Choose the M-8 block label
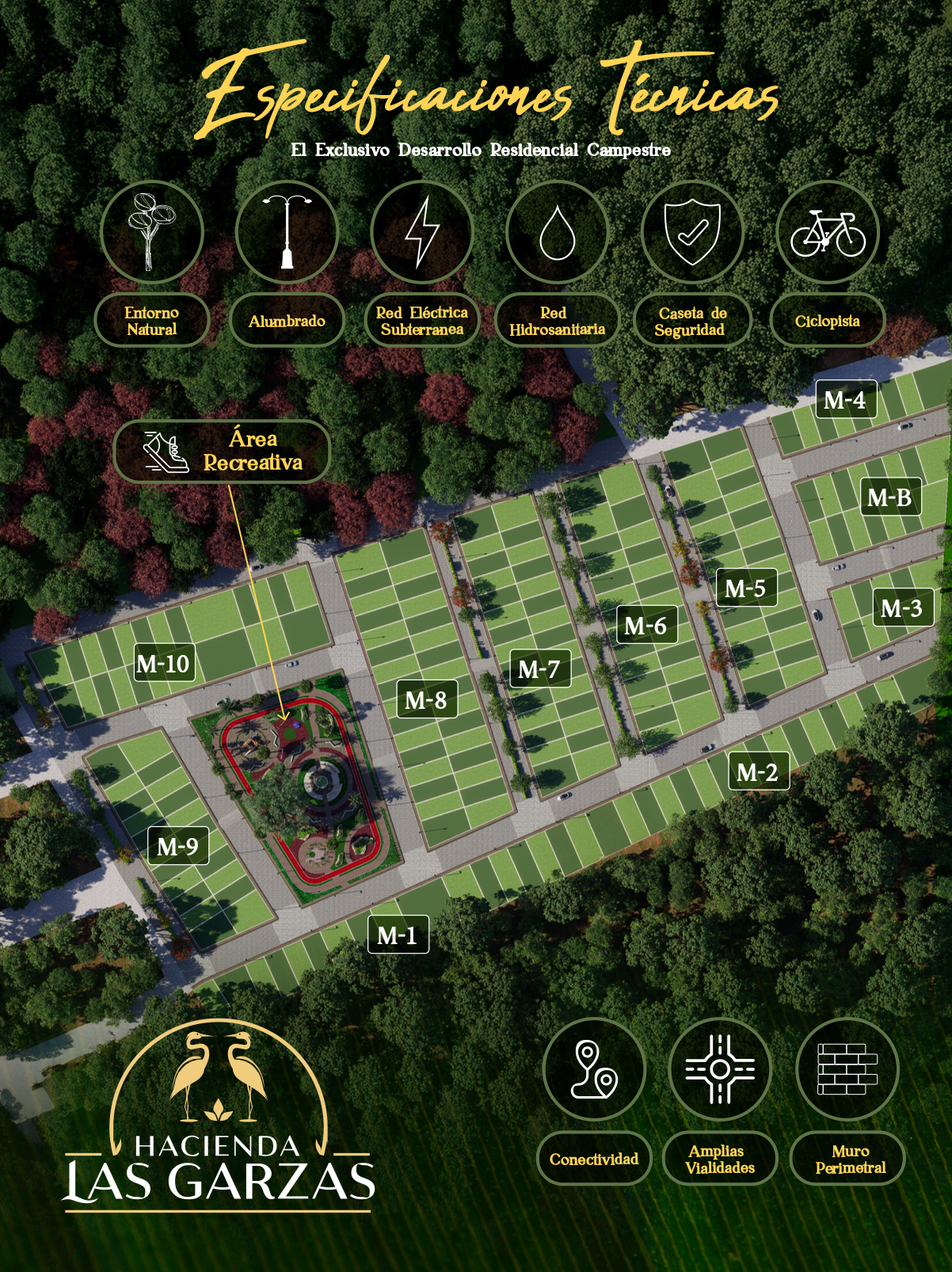 click(x=426, y=699)
